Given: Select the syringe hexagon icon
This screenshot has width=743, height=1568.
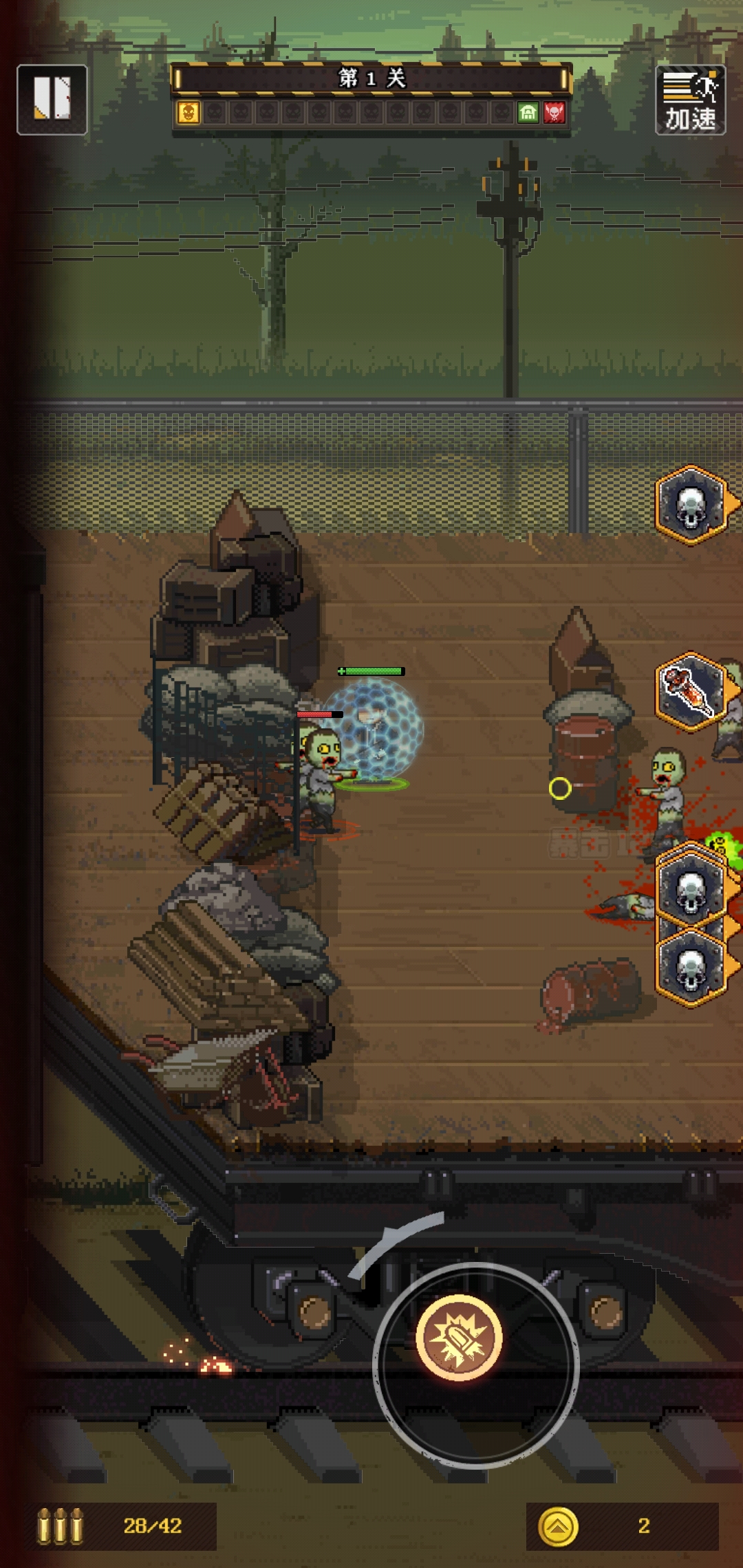Looking at the screenshot, I should tap(691, 690).
